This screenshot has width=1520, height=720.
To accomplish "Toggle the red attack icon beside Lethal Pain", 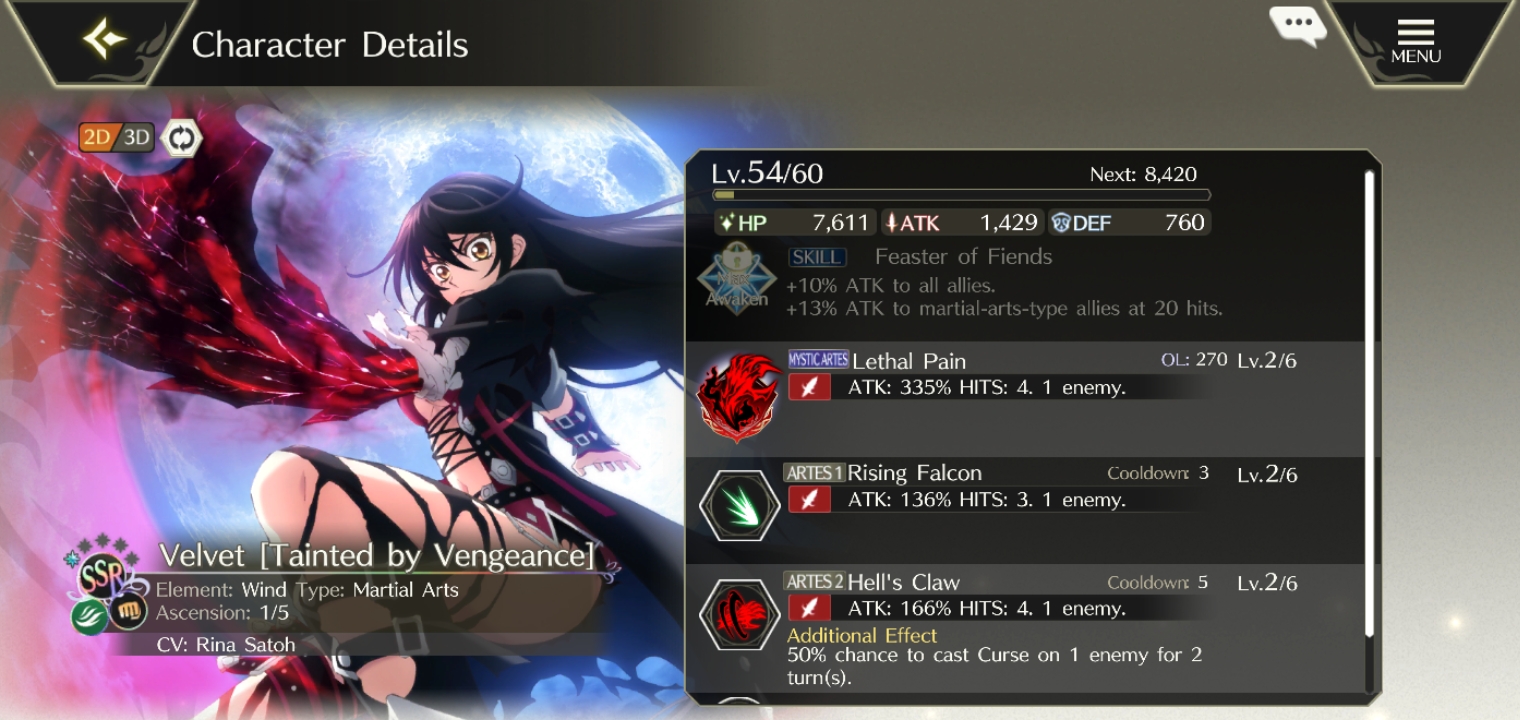I will [x=810, y=386].
